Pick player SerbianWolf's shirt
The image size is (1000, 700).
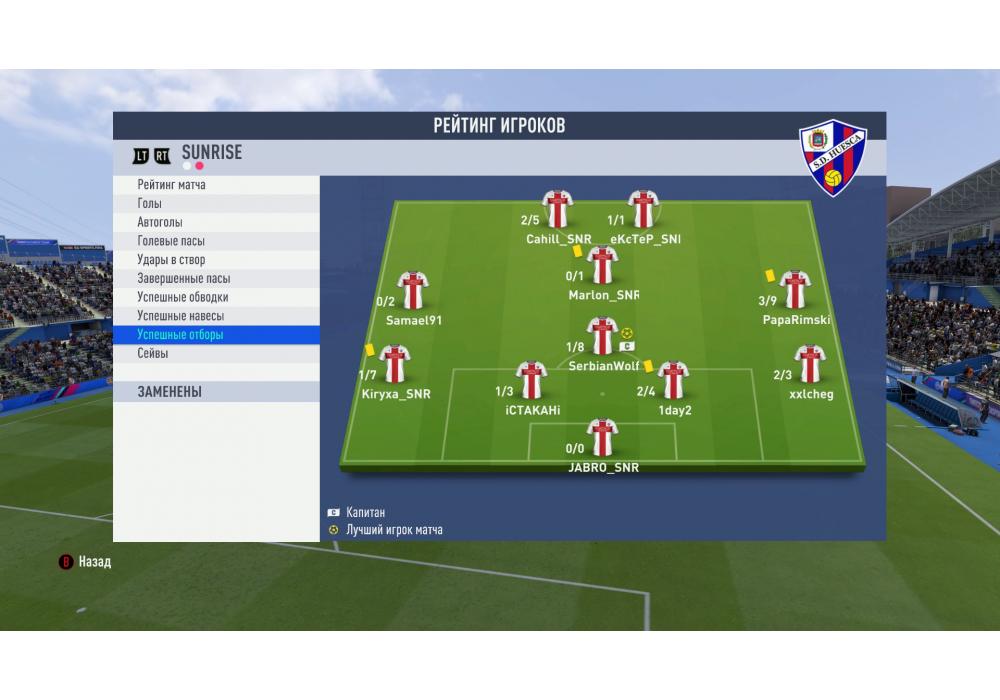[602, 336]
